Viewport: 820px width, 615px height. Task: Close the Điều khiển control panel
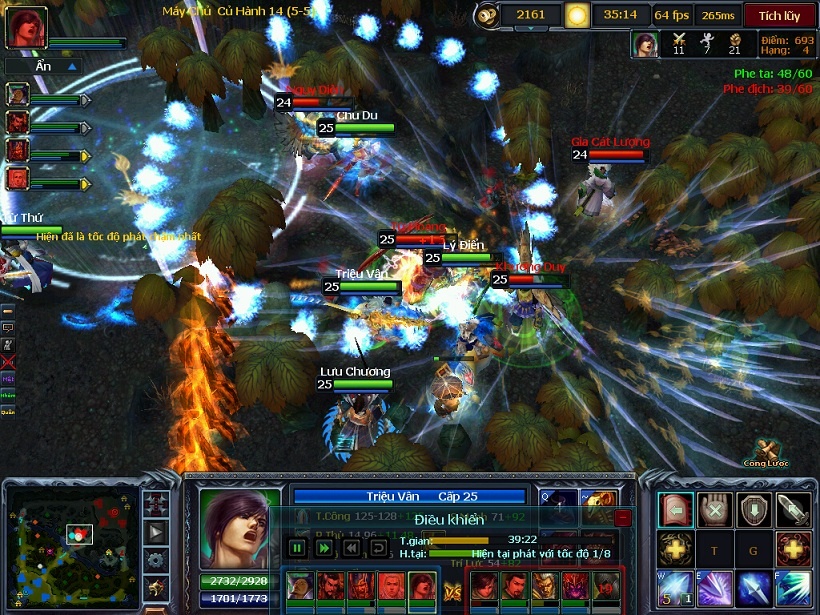tap(622, 518)
